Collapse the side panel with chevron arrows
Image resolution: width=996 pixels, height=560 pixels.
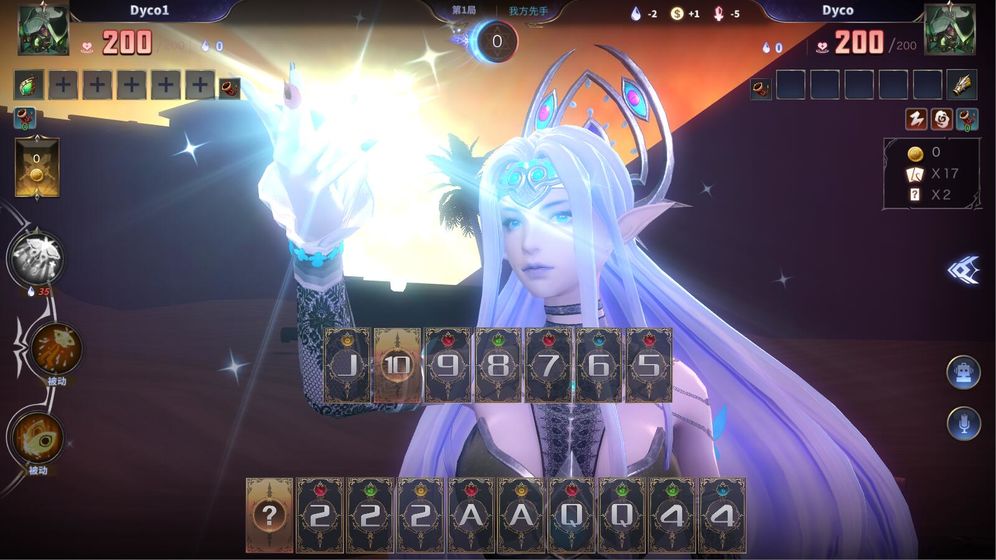963,270
